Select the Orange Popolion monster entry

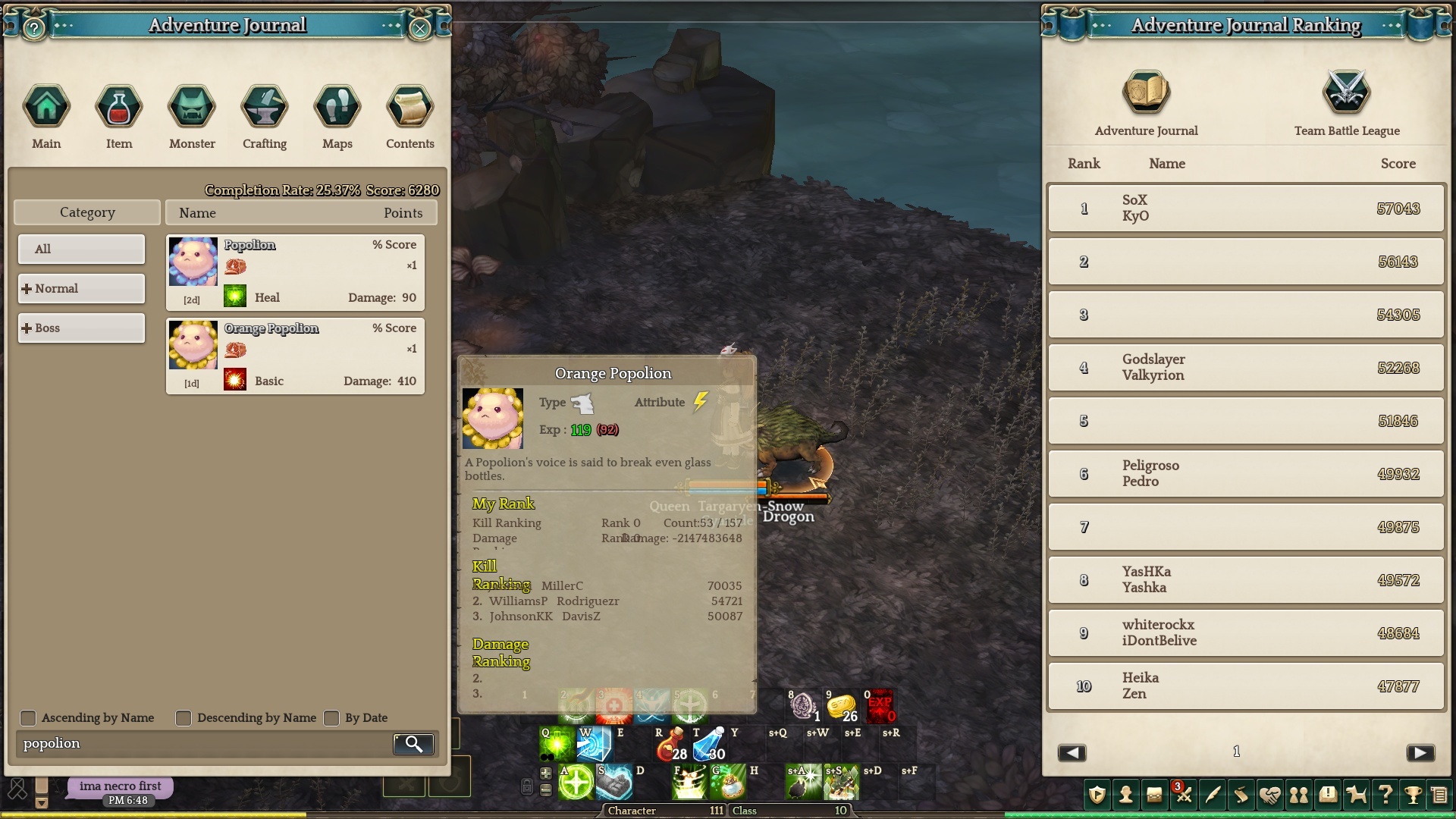click(295, 356)
